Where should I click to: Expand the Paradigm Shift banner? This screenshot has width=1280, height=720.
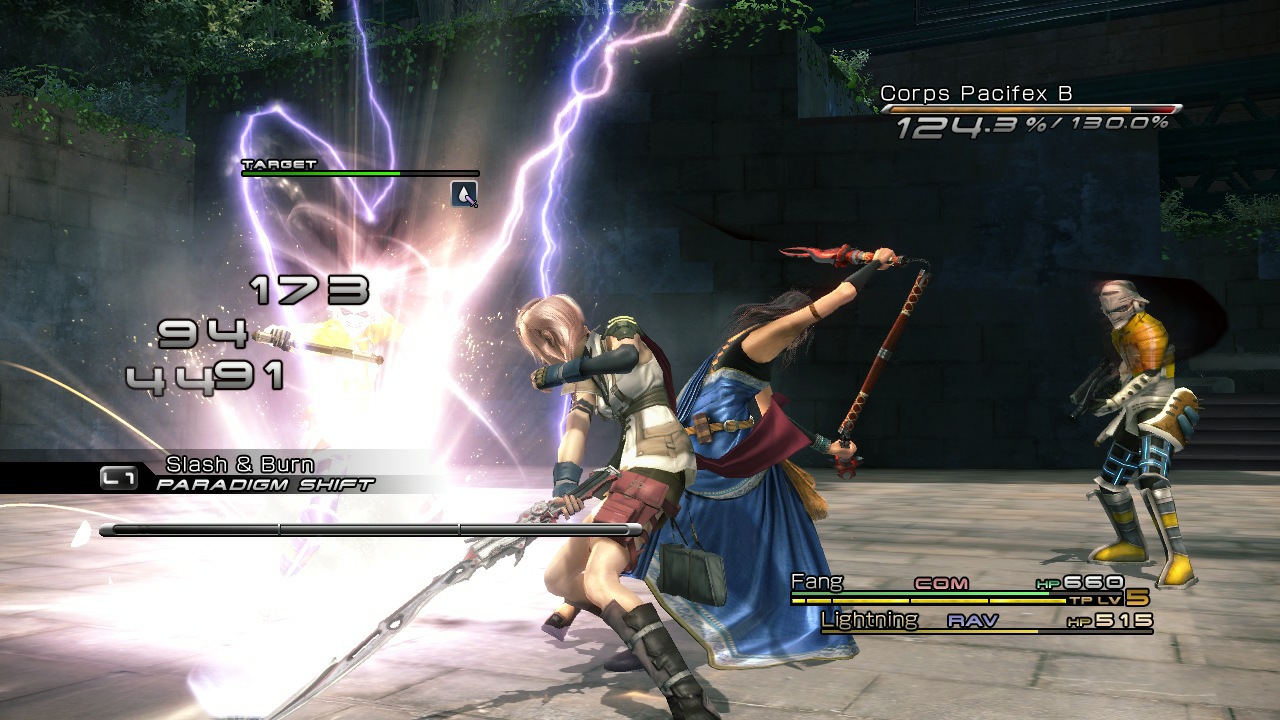pos(263,481)
